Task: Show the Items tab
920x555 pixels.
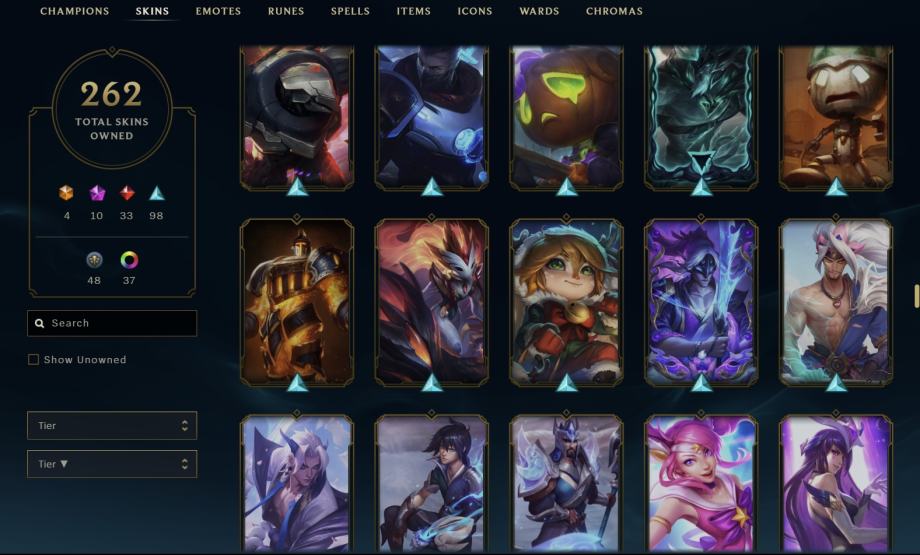Action: [413, 12]
